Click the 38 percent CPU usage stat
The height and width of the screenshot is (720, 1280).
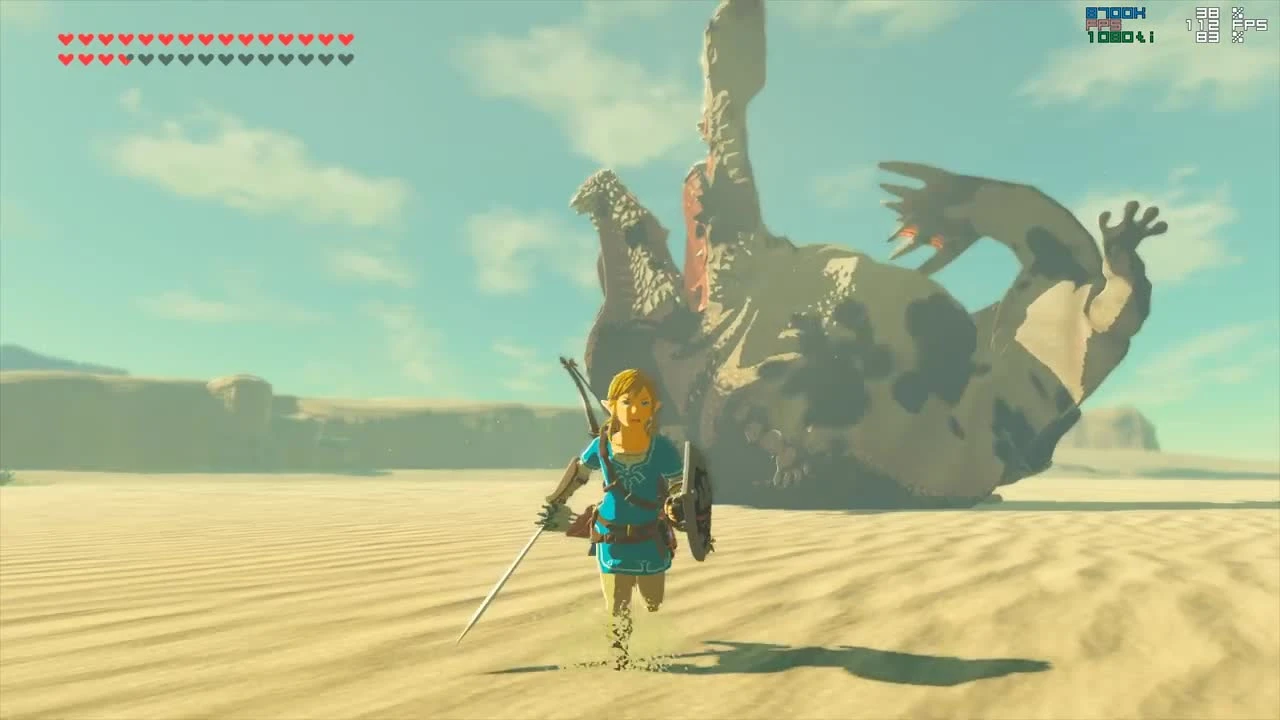click(x=1207, y=13)
